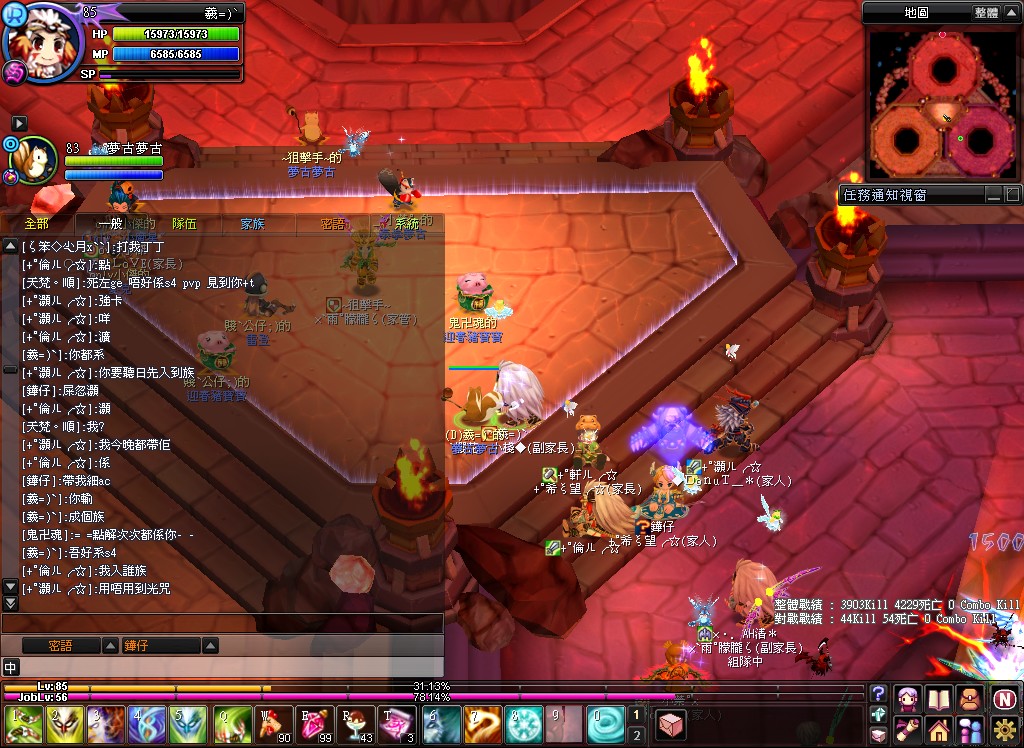Open the open-book icon menu
1024x748 pixels.
938,698
